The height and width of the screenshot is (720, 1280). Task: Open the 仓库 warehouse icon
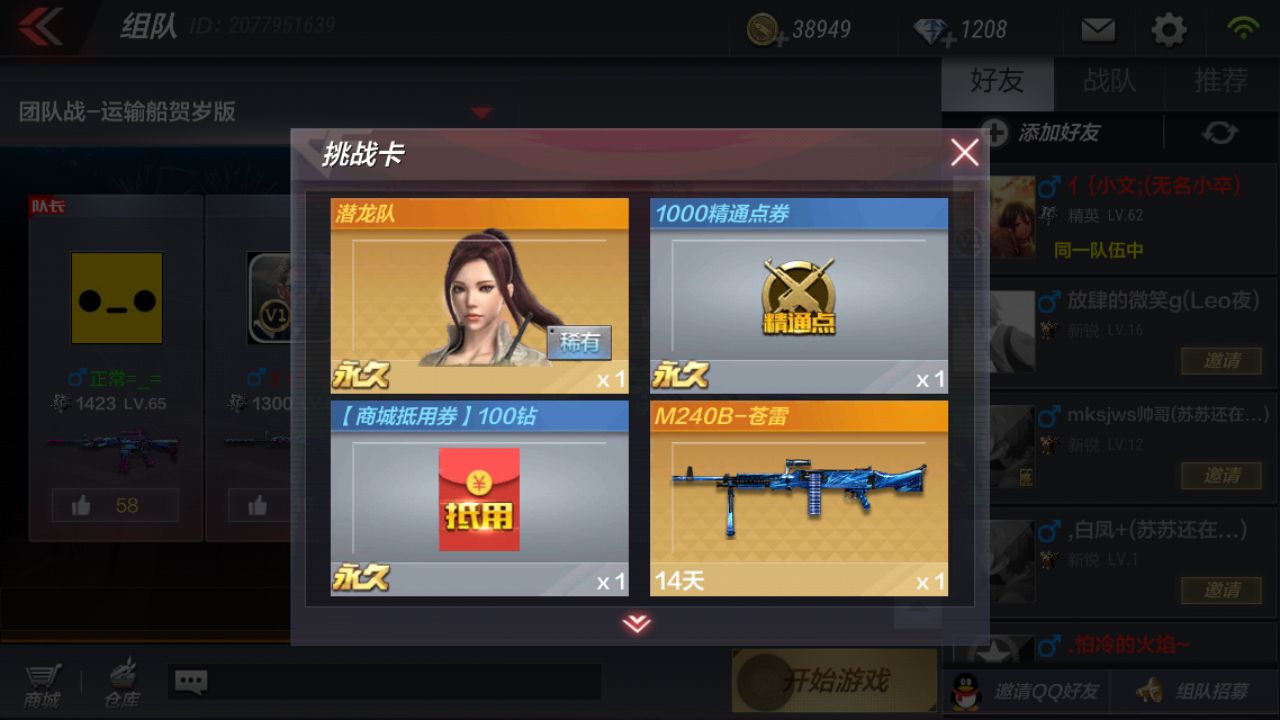120,683
